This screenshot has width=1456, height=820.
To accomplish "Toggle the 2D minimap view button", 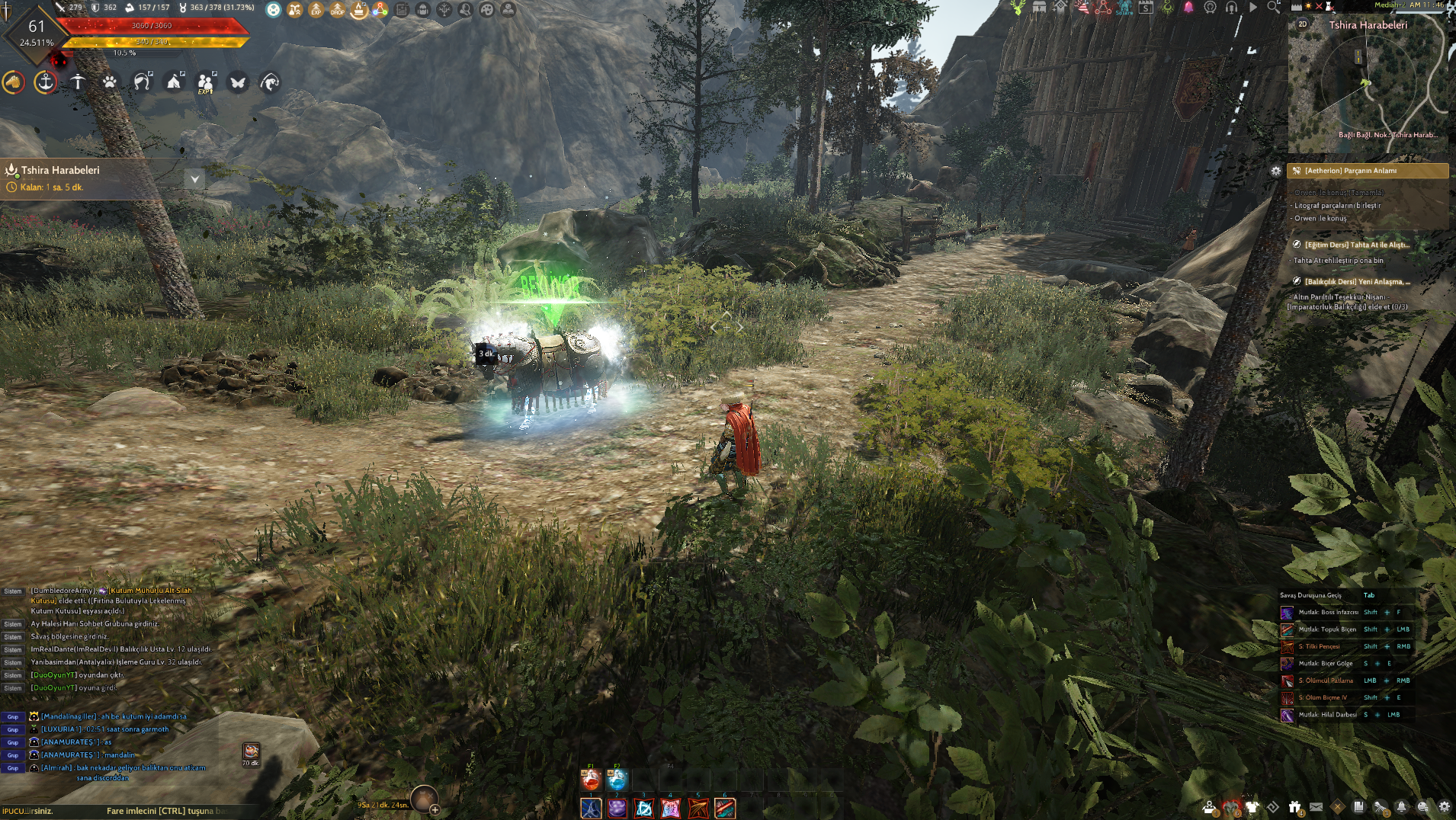I will [x=1303, y=24].
